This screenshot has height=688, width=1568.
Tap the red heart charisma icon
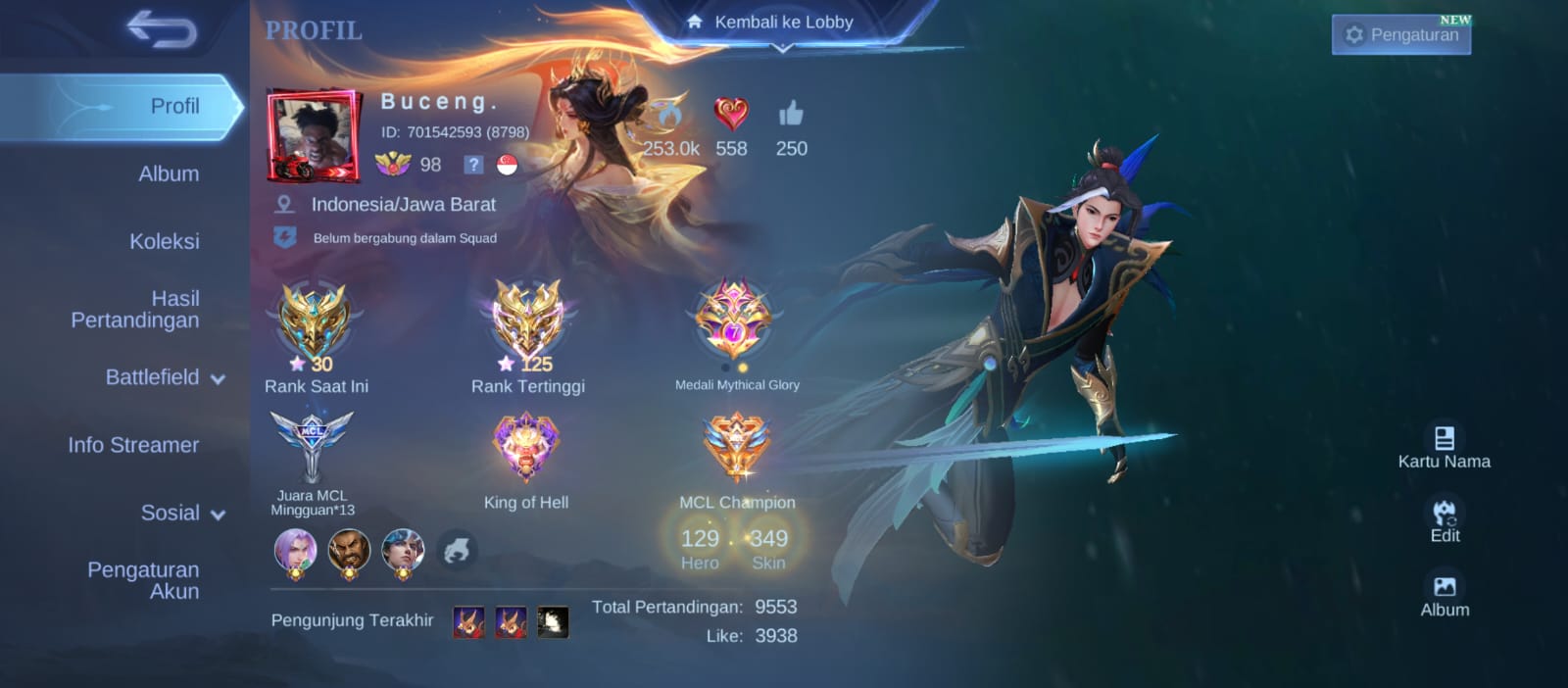coord(730,116)
